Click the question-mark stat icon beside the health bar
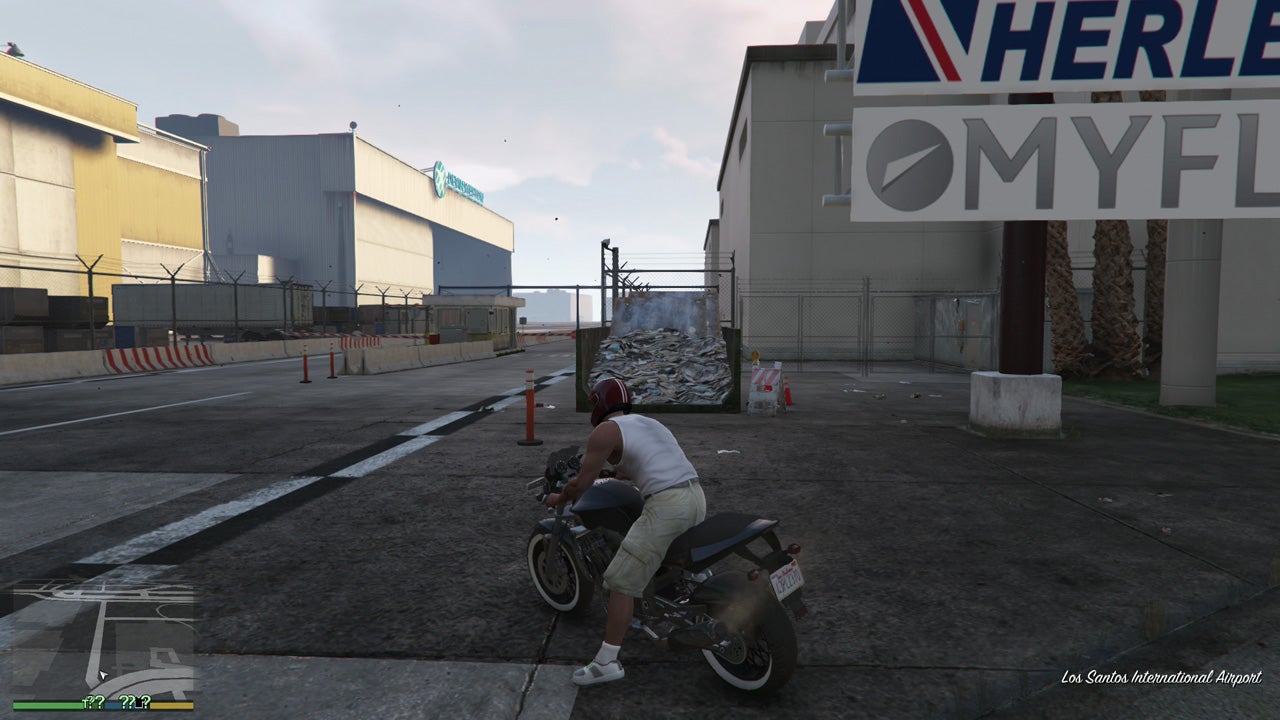The image size is (1280, 720). 93,704
